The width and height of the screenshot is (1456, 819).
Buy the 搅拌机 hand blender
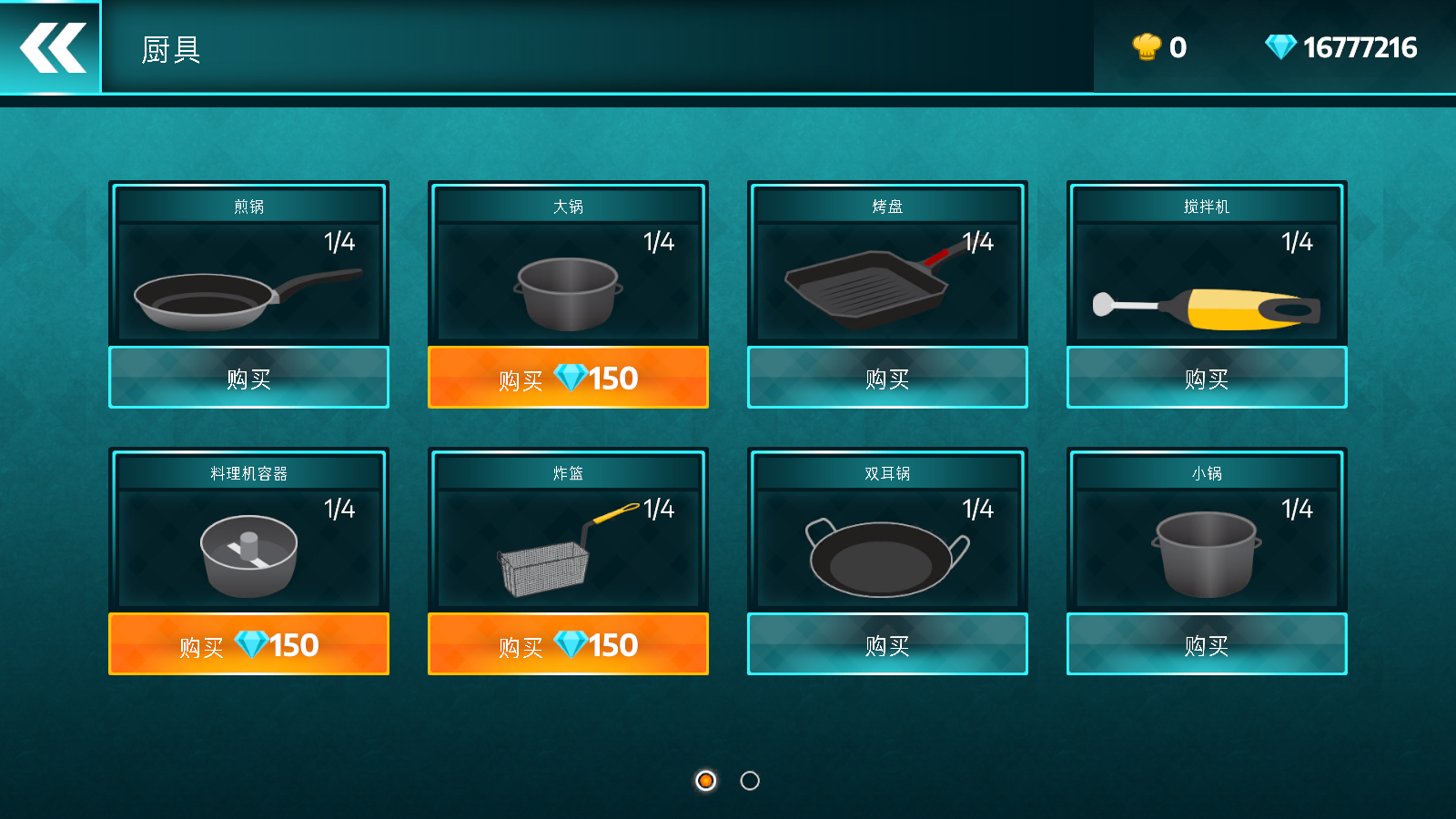pos(1207,378)
